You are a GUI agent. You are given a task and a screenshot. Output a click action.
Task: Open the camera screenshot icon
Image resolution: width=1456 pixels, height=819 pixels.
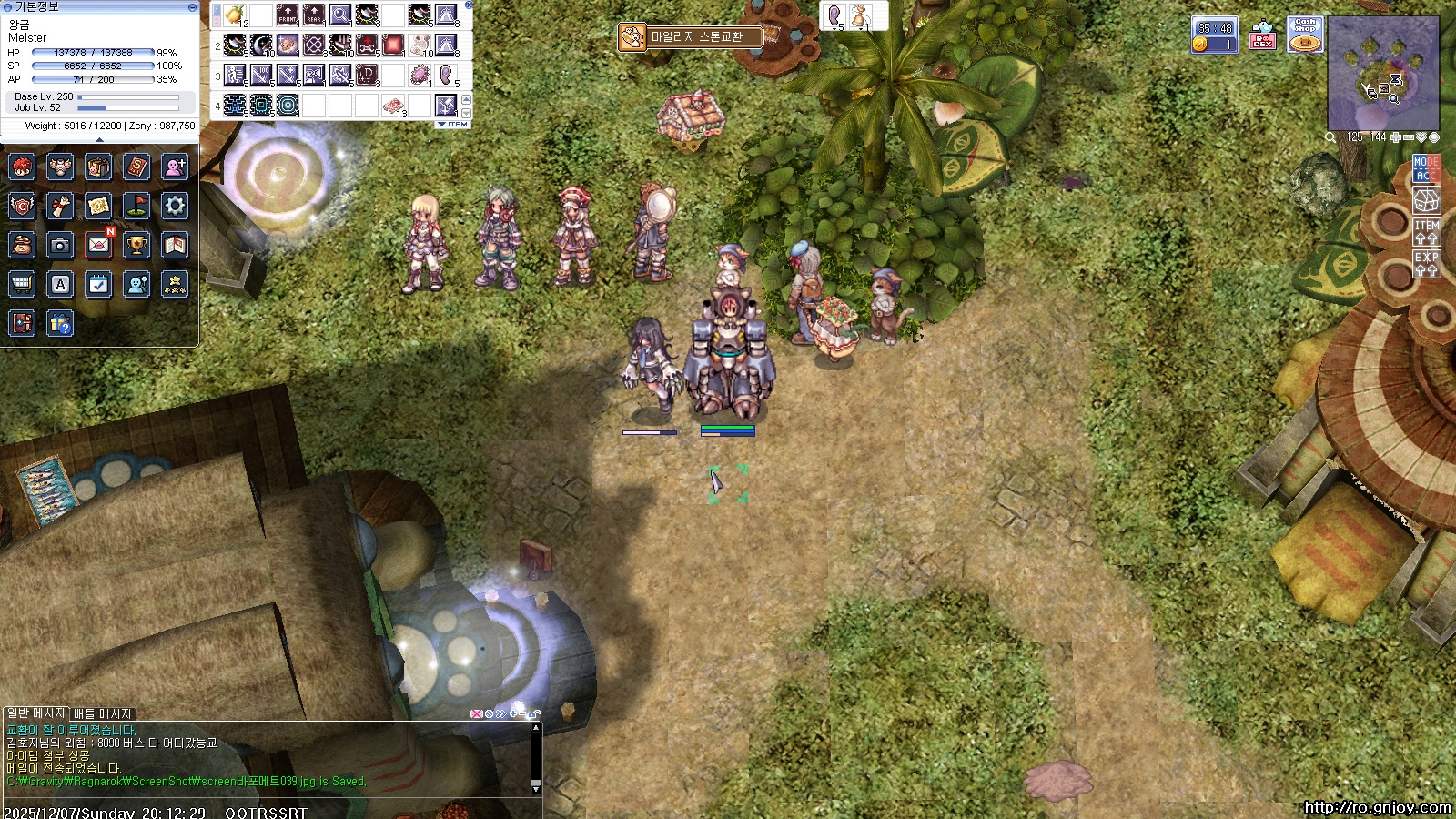tap(60, 245)
